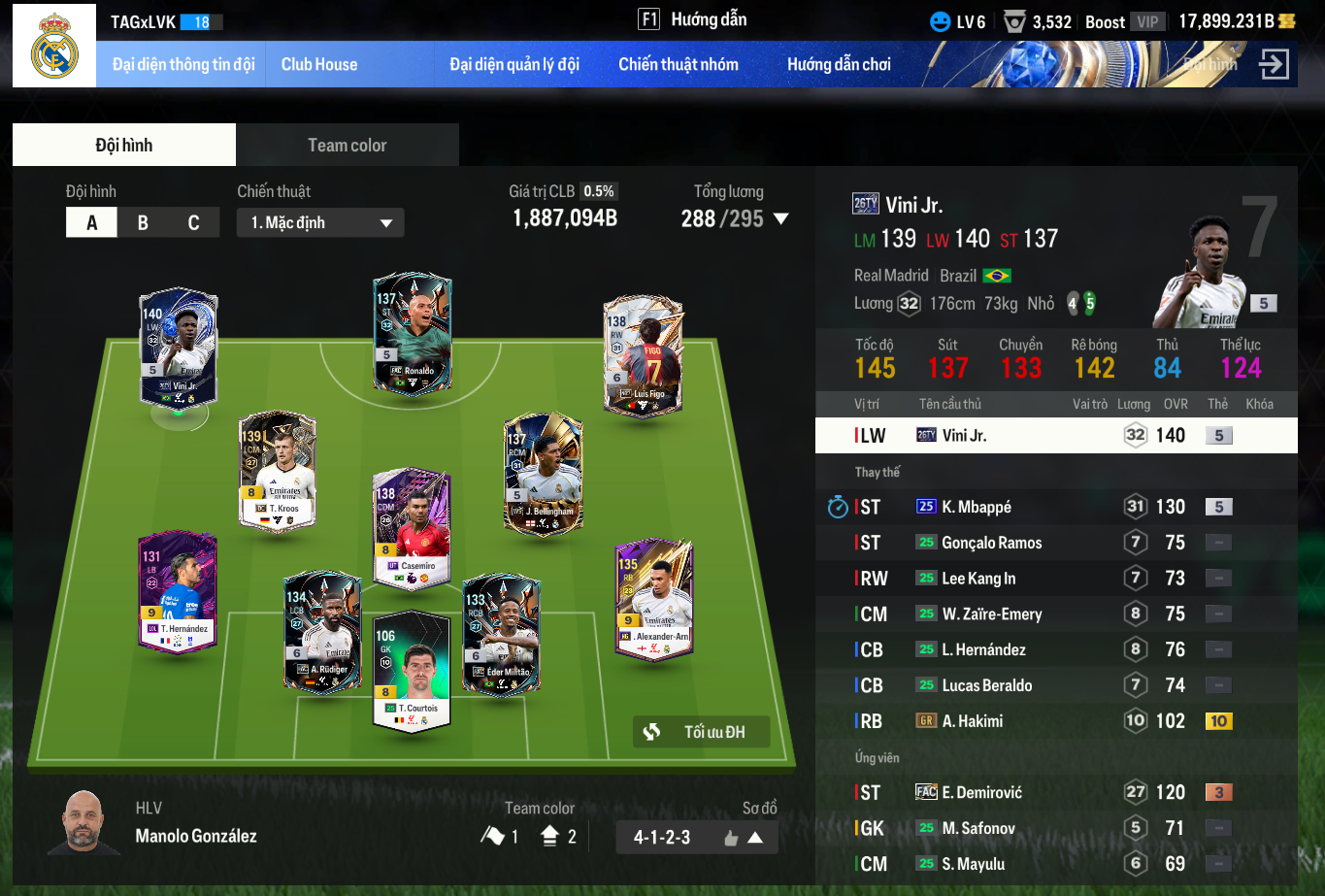
Task: Click the Tối ưu ĐH button
Action: click(x=702, y=732)
